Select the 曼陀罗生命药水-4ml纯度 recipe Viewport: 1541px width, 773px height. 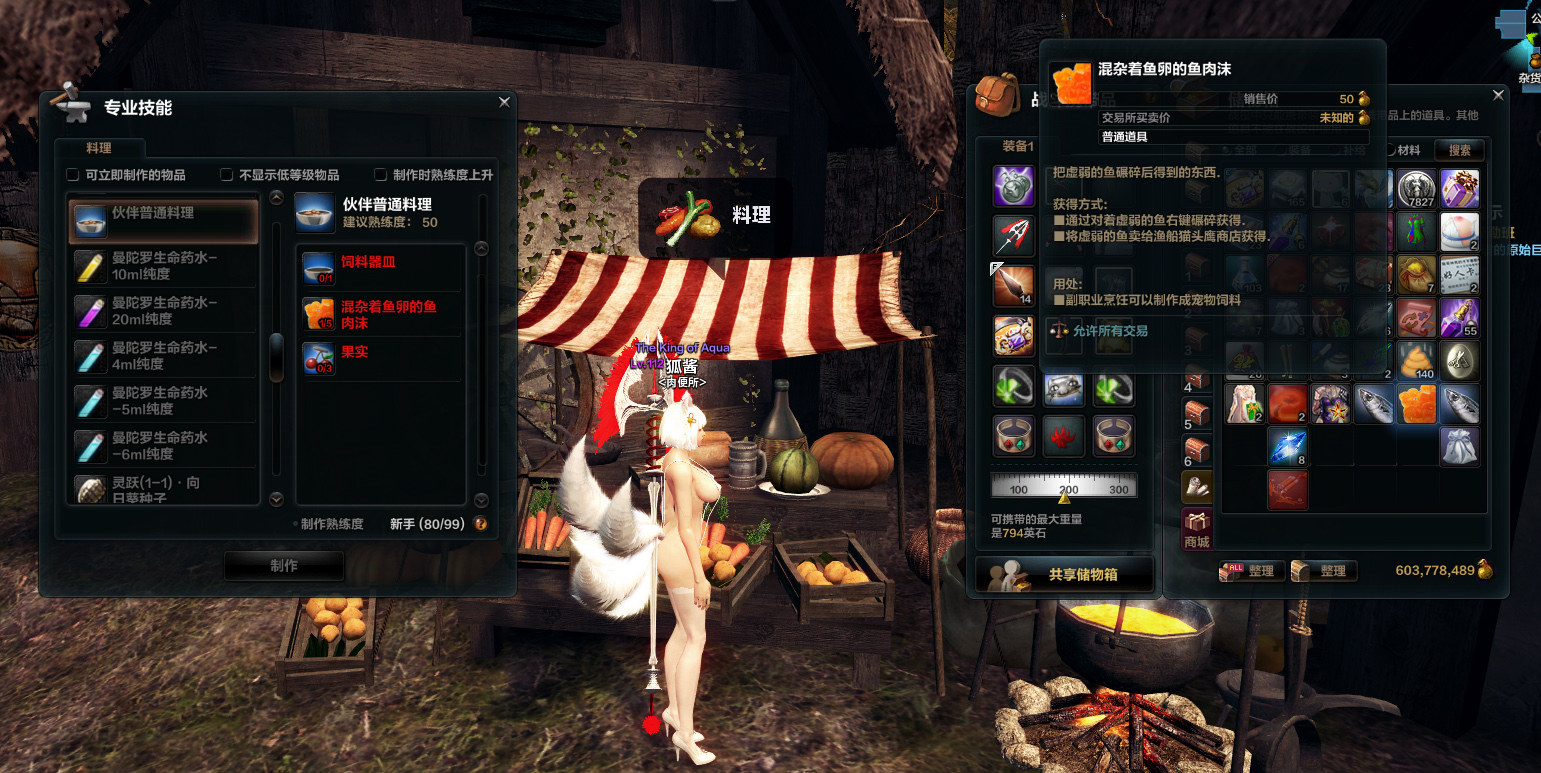pyautogui.click(x=163, y=356)
